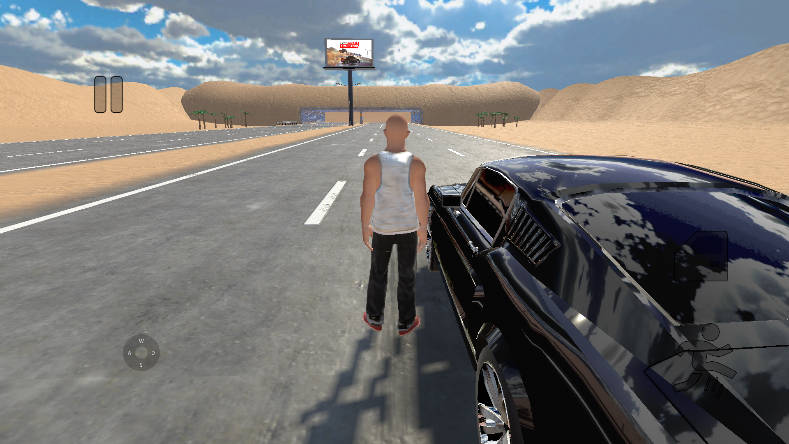This screenshot has width=789, height=444.
Task: Tap the enter car door icon
Action: point(703,256)
